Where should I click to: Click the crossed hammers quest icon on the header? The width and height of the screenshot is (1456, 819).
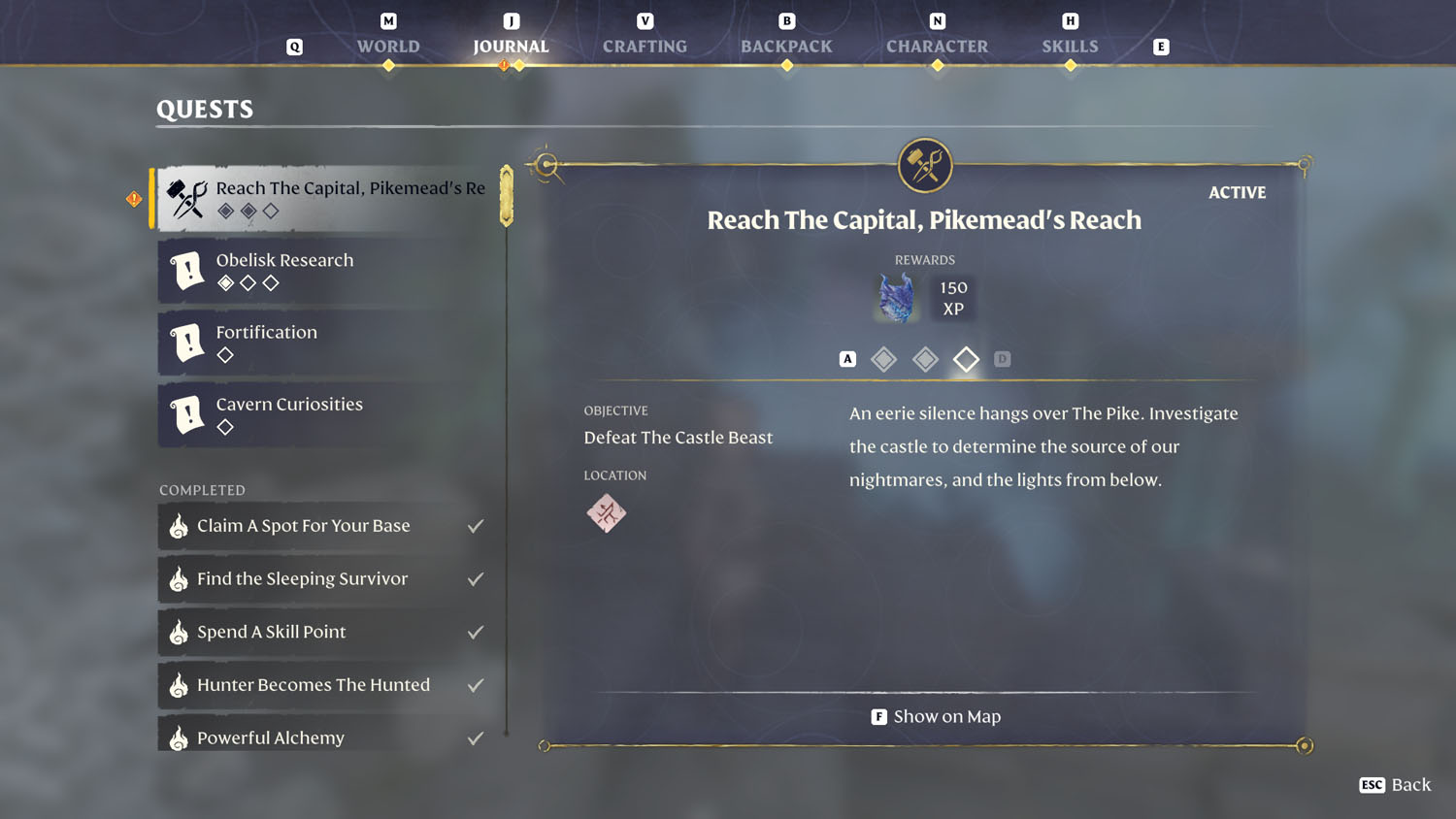tap(925, 165)
